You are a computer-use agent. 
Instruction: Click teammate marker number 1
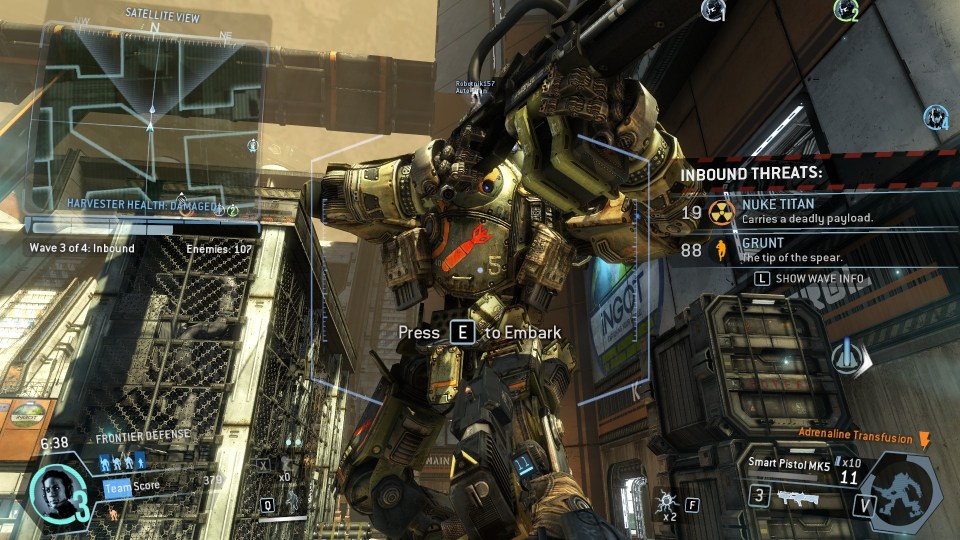pyautogui.click(x=713, y=11)
